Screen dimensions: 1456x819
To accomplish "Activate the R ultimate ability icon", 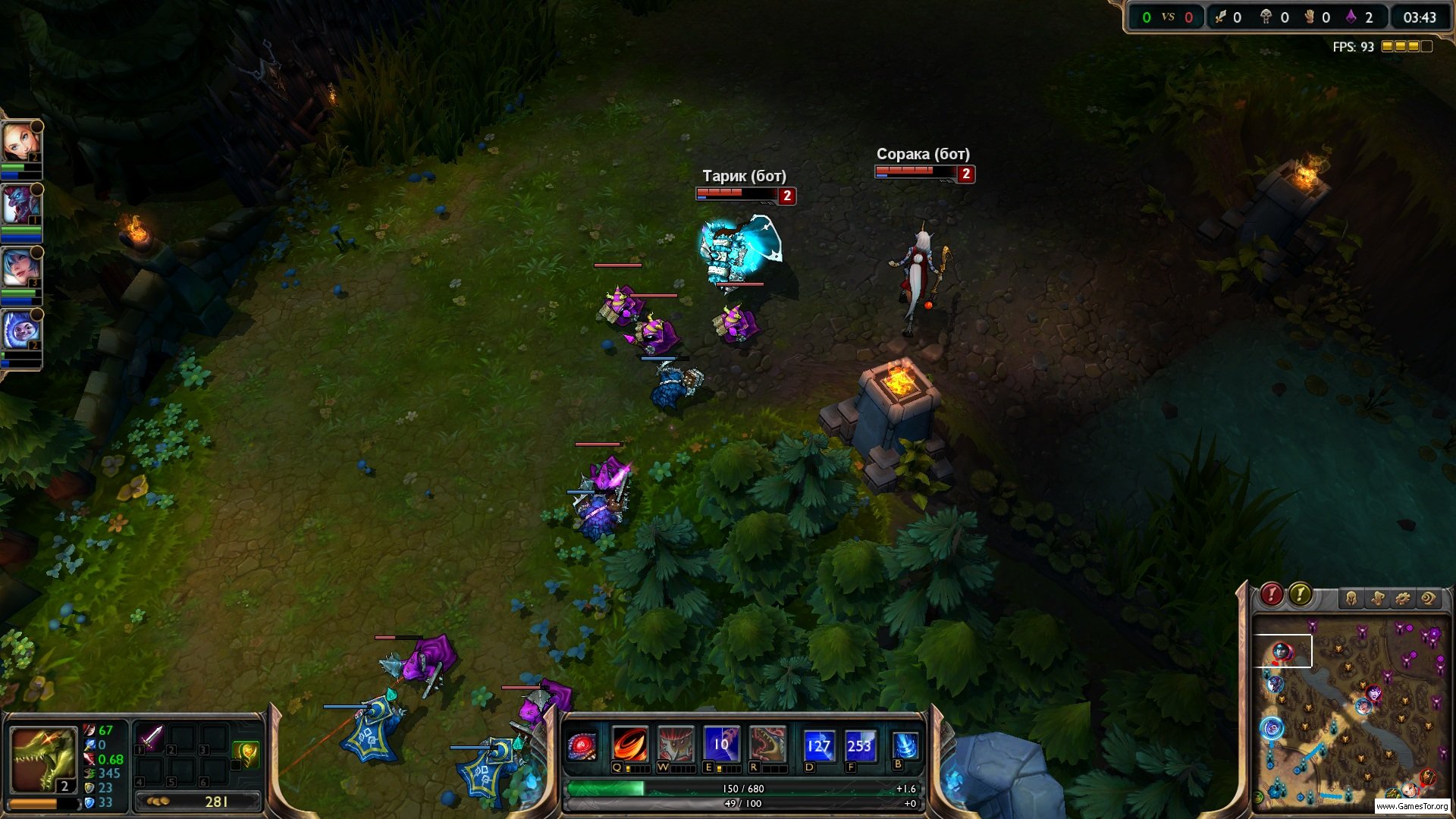I will tap(767, 744).
